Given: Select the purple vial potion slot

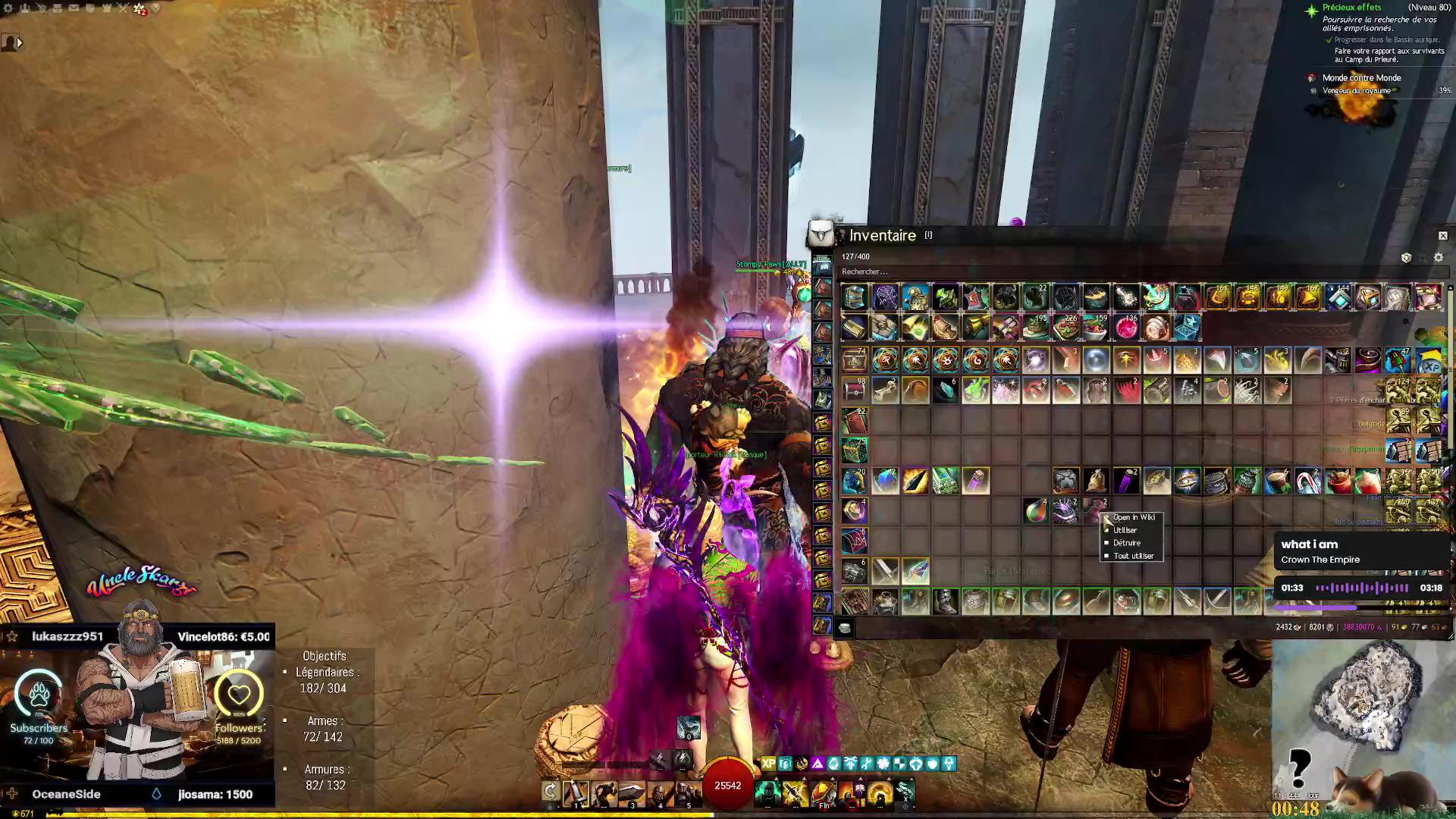Looking at the screenshot, I should point(1126,481).
